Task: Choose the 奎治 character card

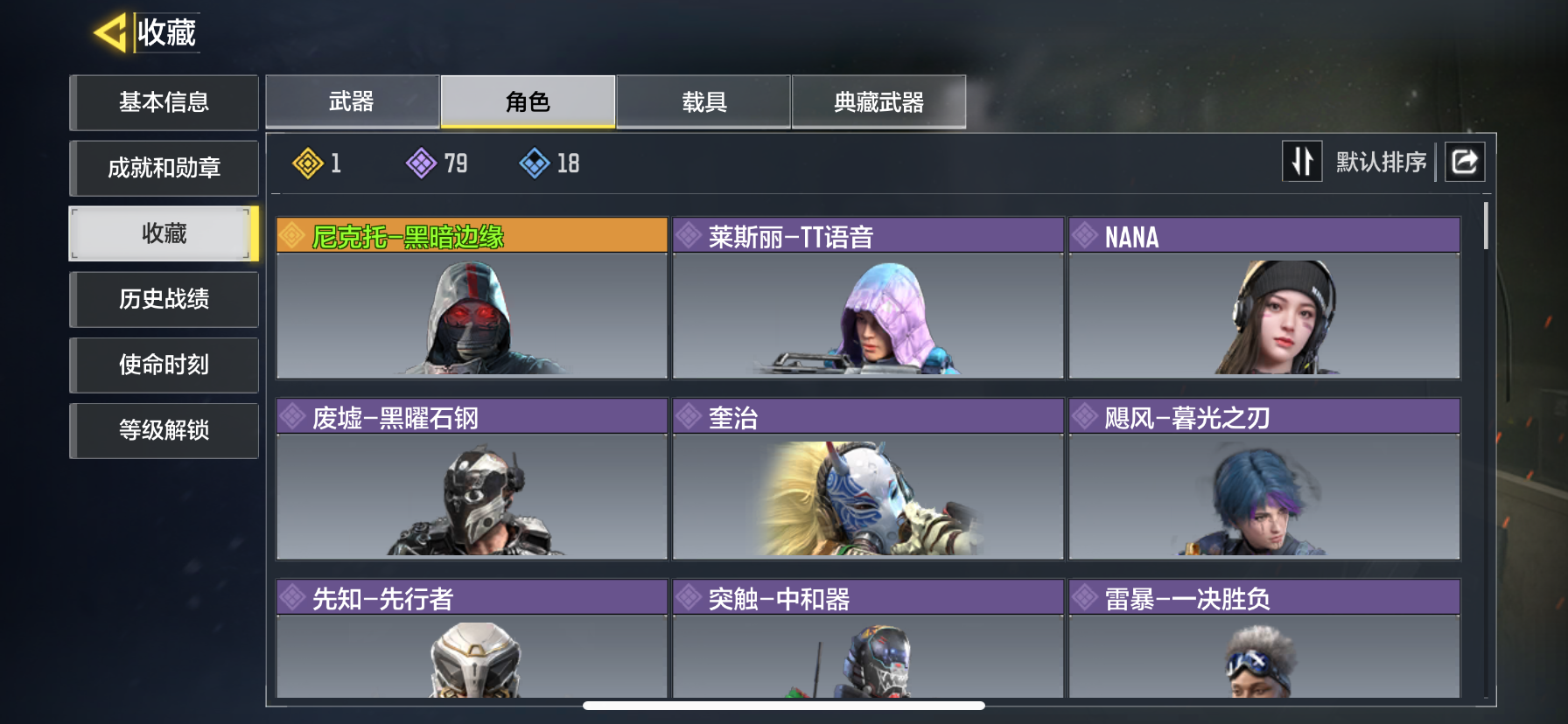Action: point(868,479)
